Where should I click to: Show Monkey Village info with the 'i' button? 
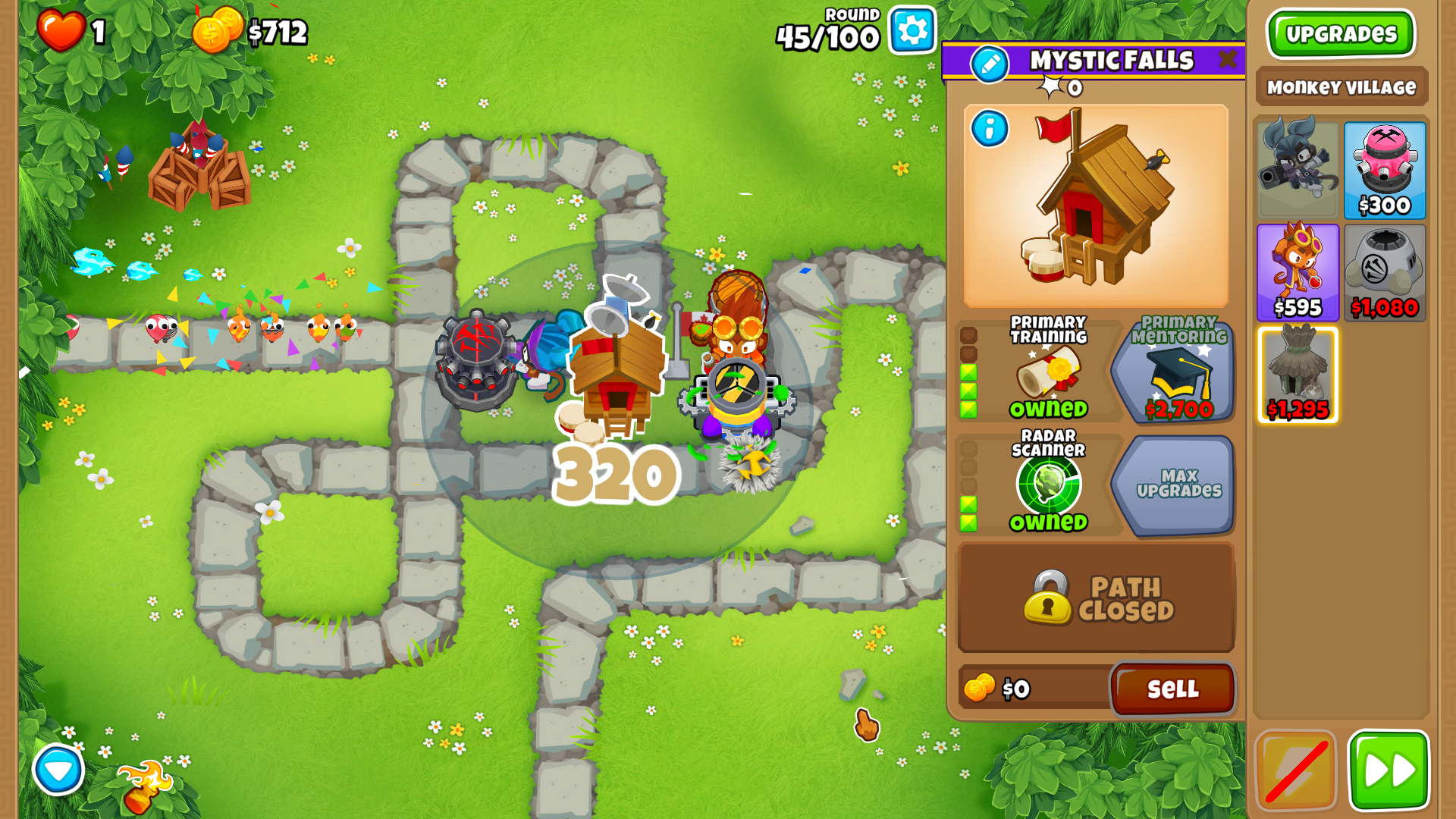coord(990,129)
